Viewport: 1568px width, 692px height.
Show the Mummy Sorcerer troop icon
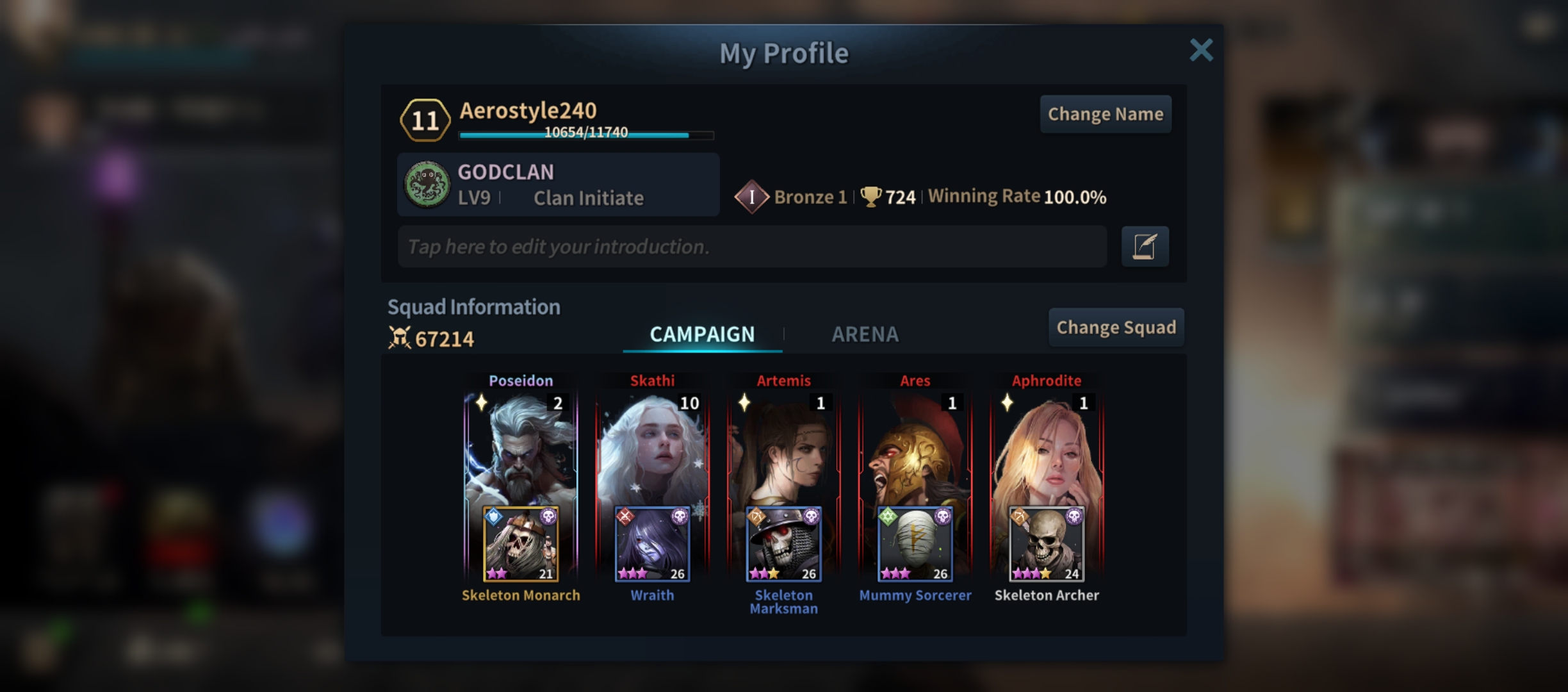coord(915,544)
